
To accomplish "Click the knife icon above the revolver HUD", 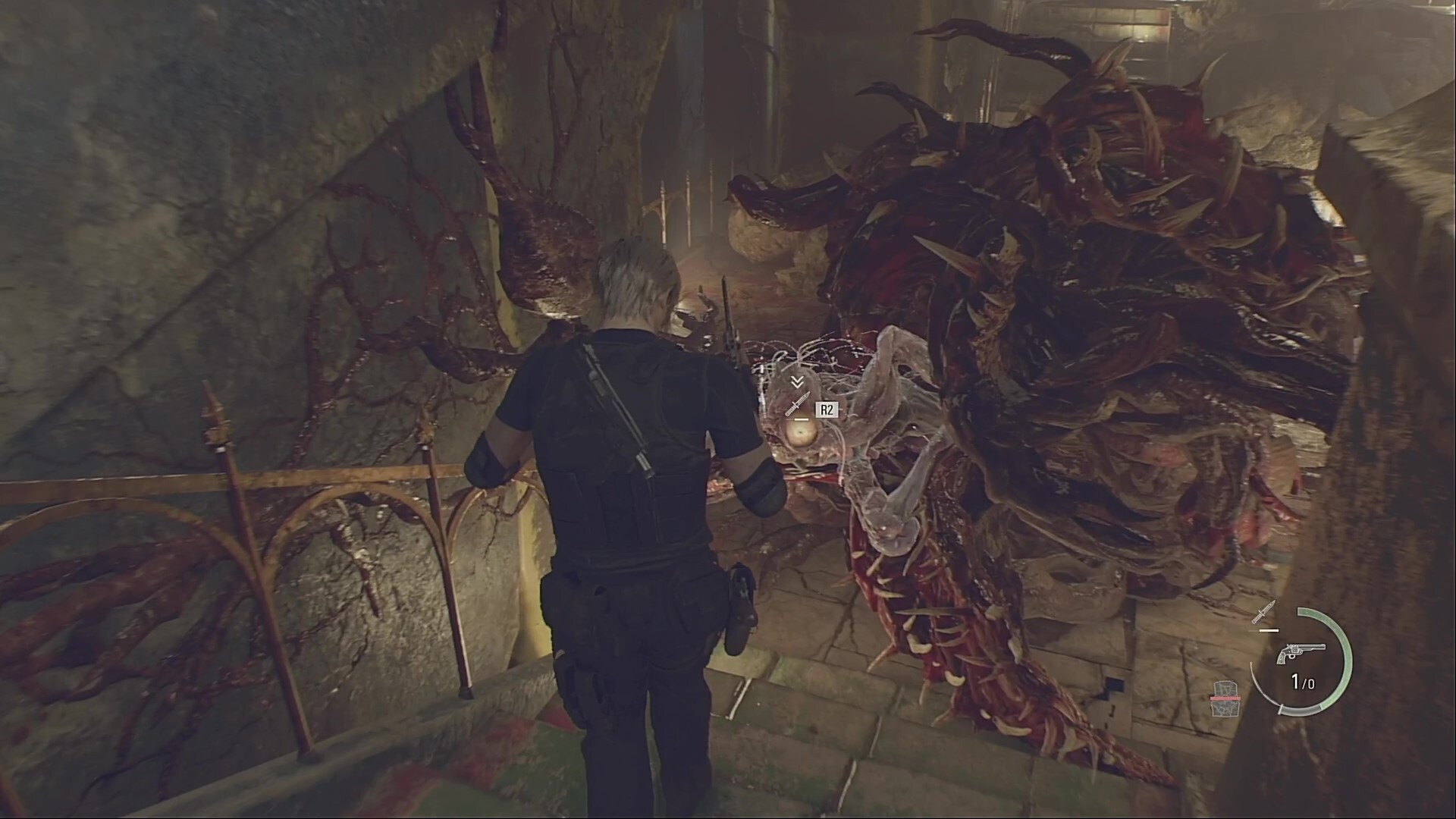I will (1263, 613).
